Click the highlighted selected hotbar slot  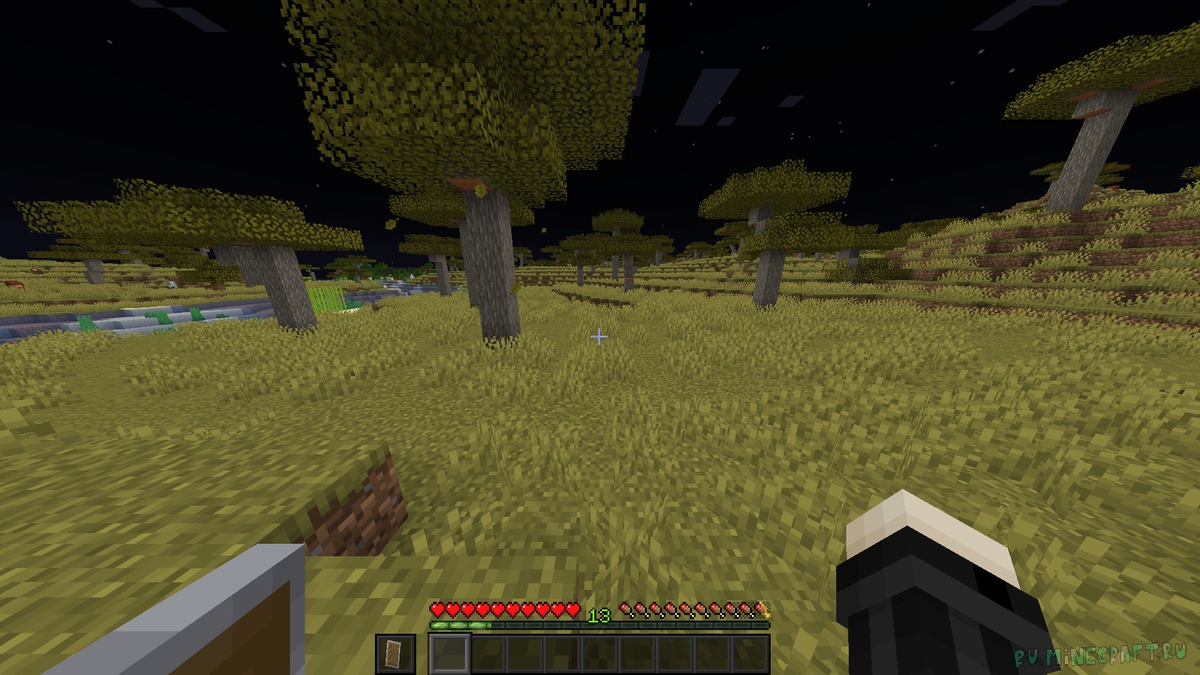[449, 654]
